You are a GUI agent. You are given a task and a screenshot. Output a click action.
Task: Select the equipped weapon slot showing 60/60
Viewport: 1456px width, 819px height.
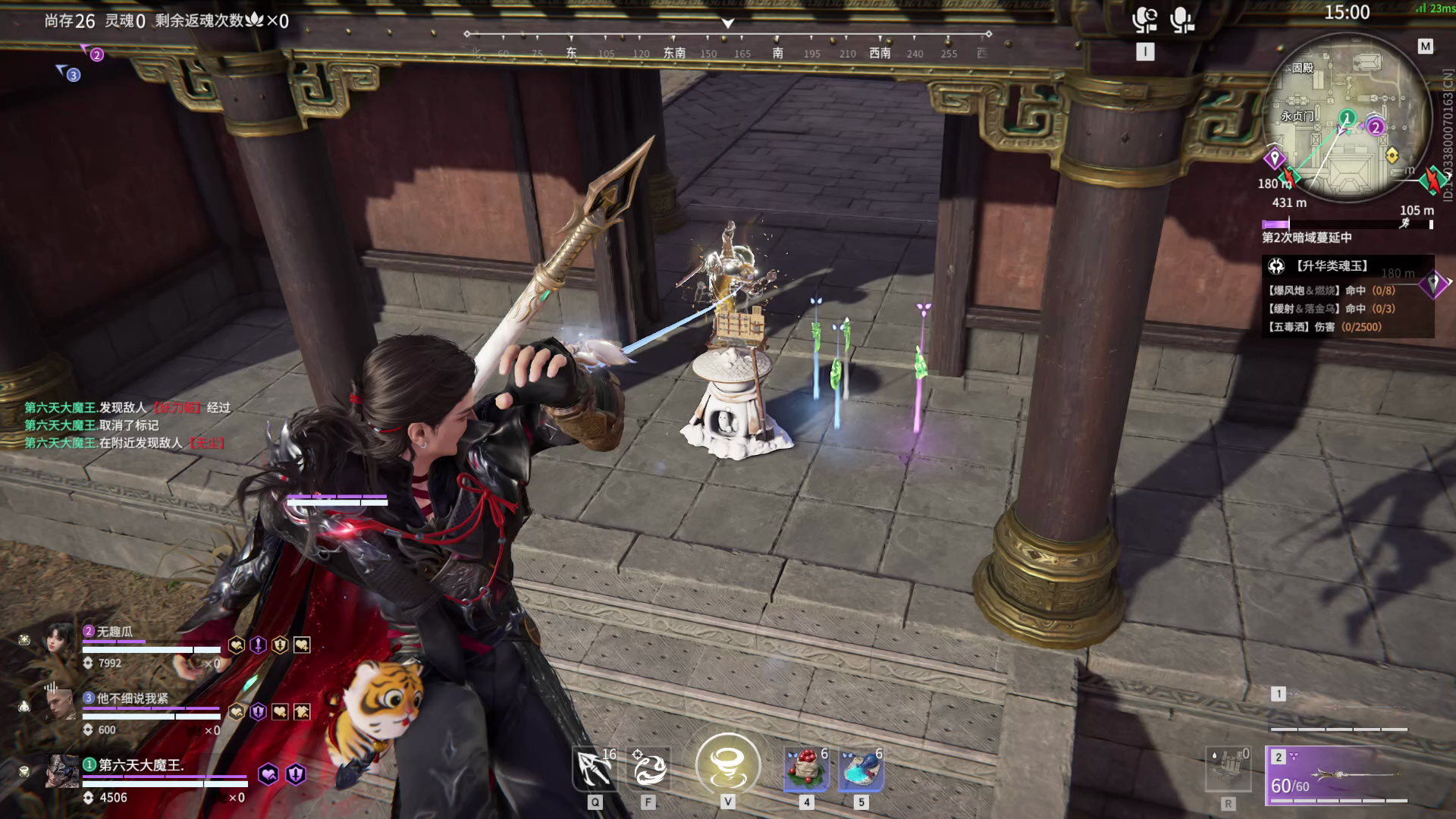(1338, 775)
